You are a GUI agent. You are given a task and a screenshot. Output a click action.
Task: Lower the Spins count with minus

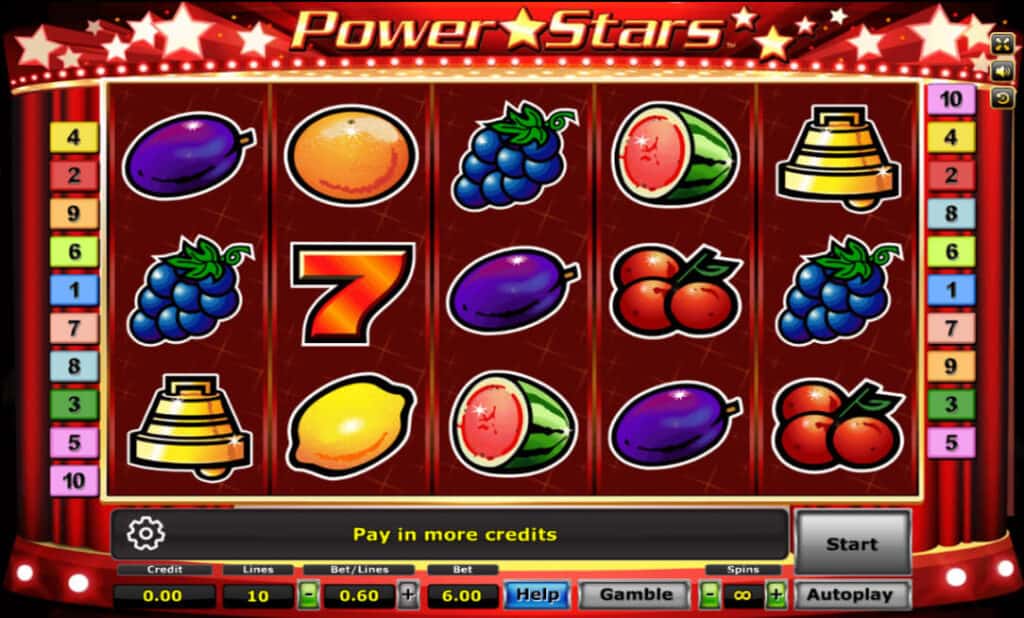click(709, 595)
